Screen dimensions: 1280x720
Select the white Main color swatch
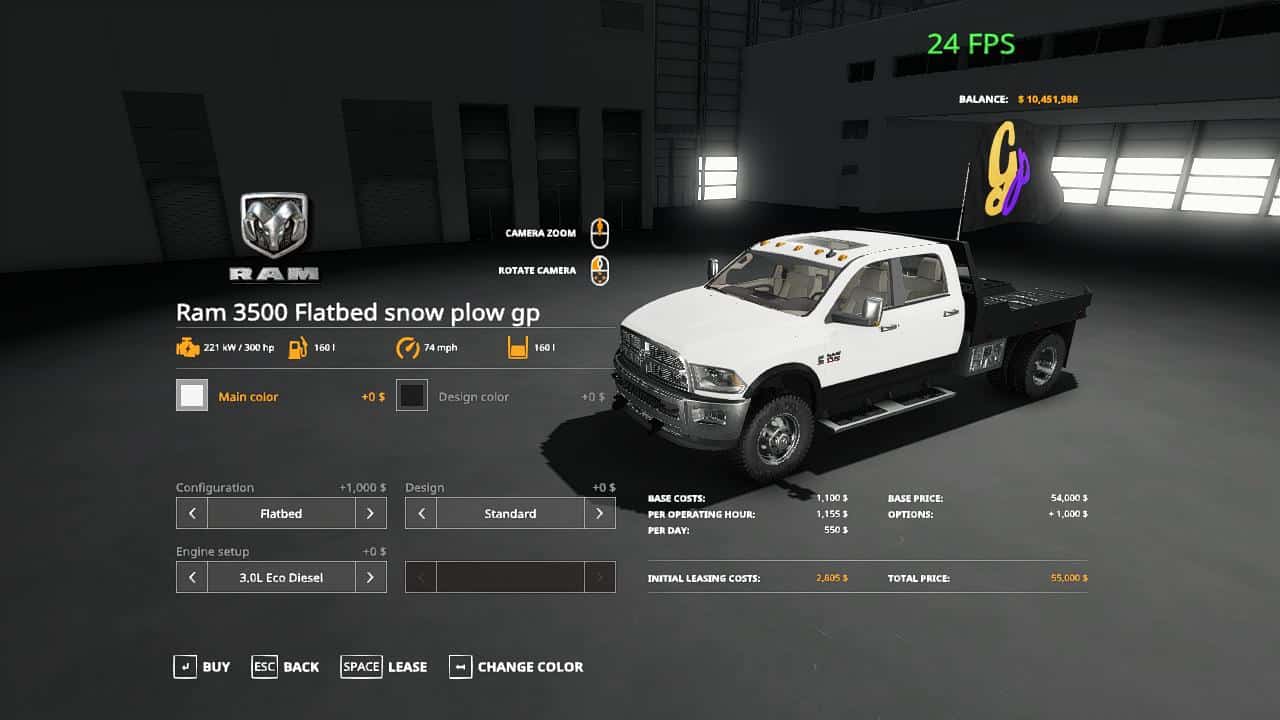coord(192,395)
